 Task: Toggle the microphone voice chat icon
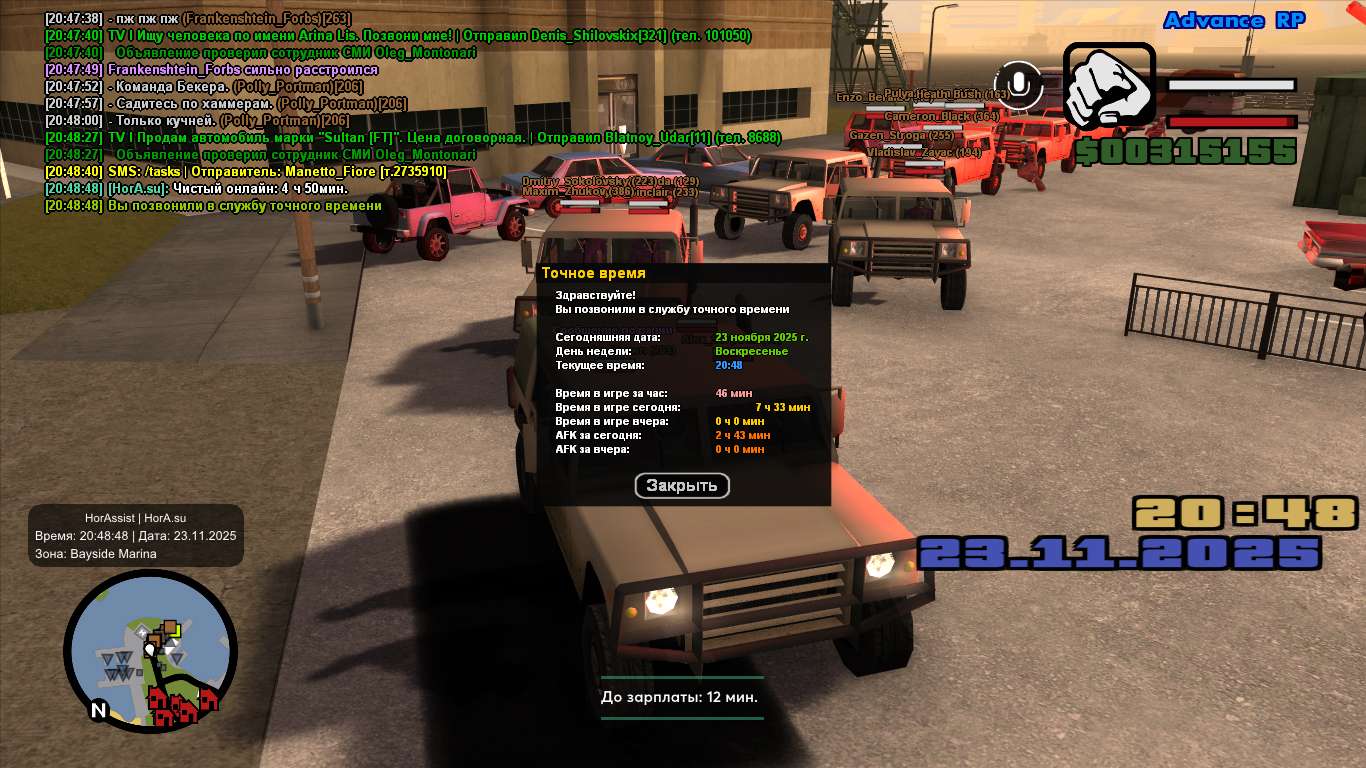1019,85
